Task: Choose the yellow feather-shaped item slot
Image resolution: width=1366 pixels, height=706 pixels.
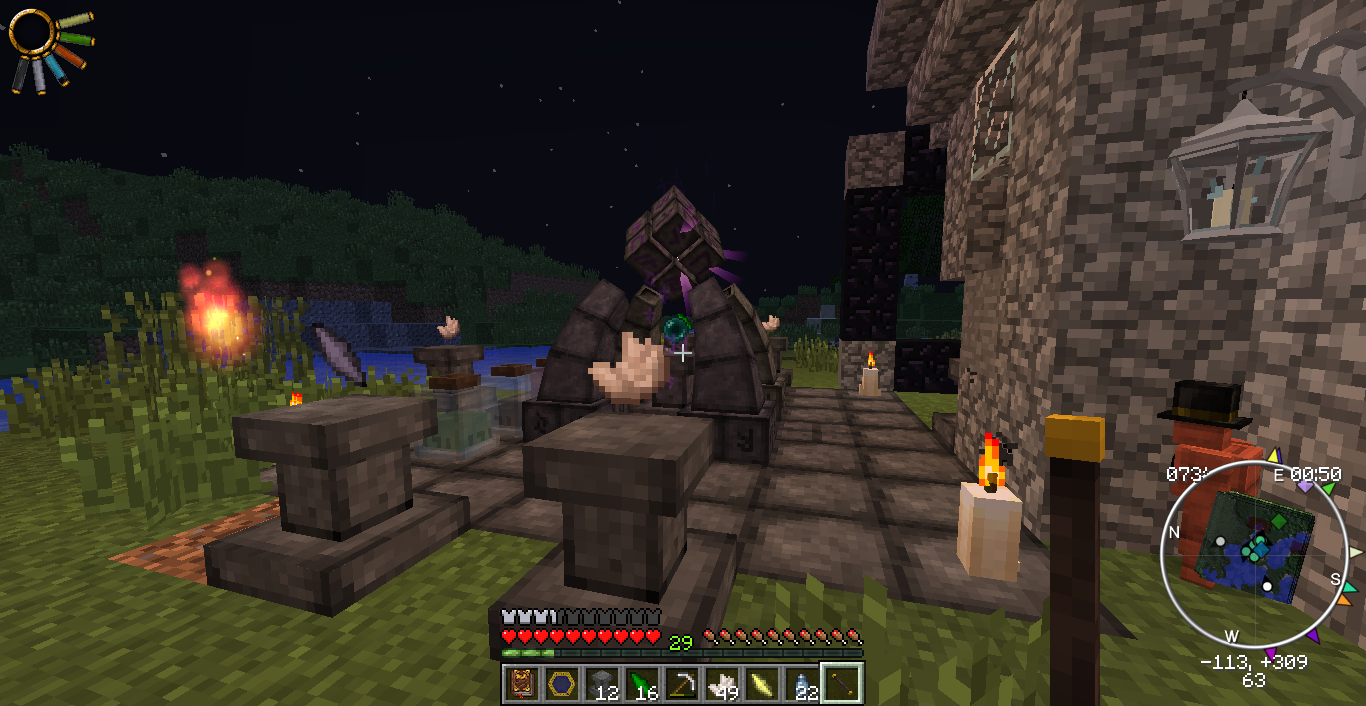Action: tap(761, 684)
